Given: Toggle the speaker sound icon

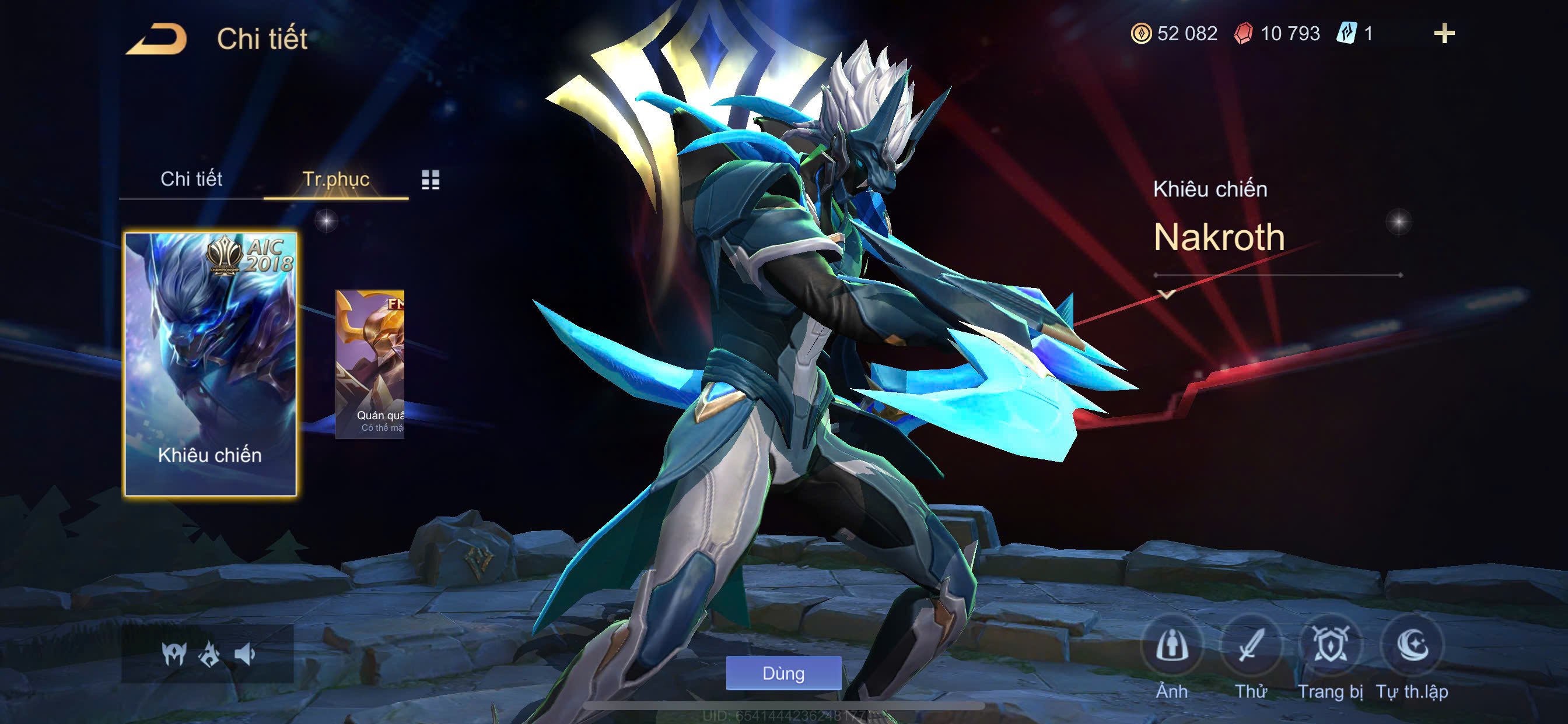Looking at the screenshot, I should (x=244, y=654).
